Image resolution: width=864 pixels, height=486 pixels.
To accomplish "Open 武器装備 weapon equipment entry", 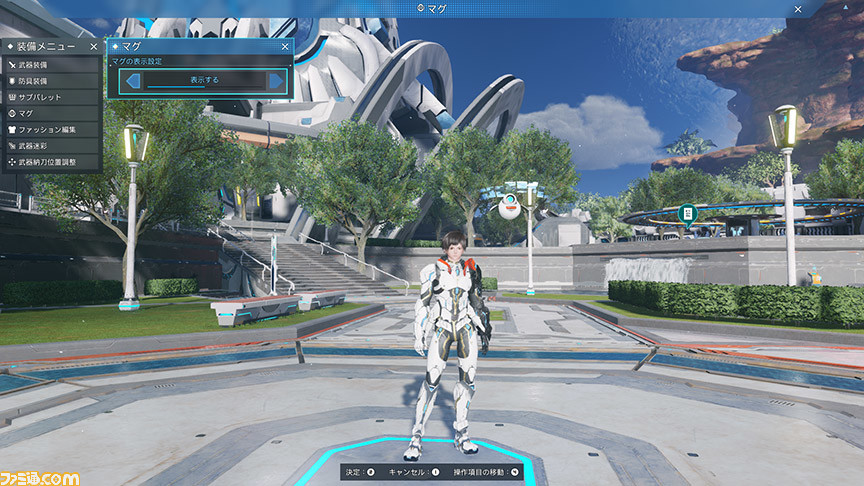I will 50,65.
